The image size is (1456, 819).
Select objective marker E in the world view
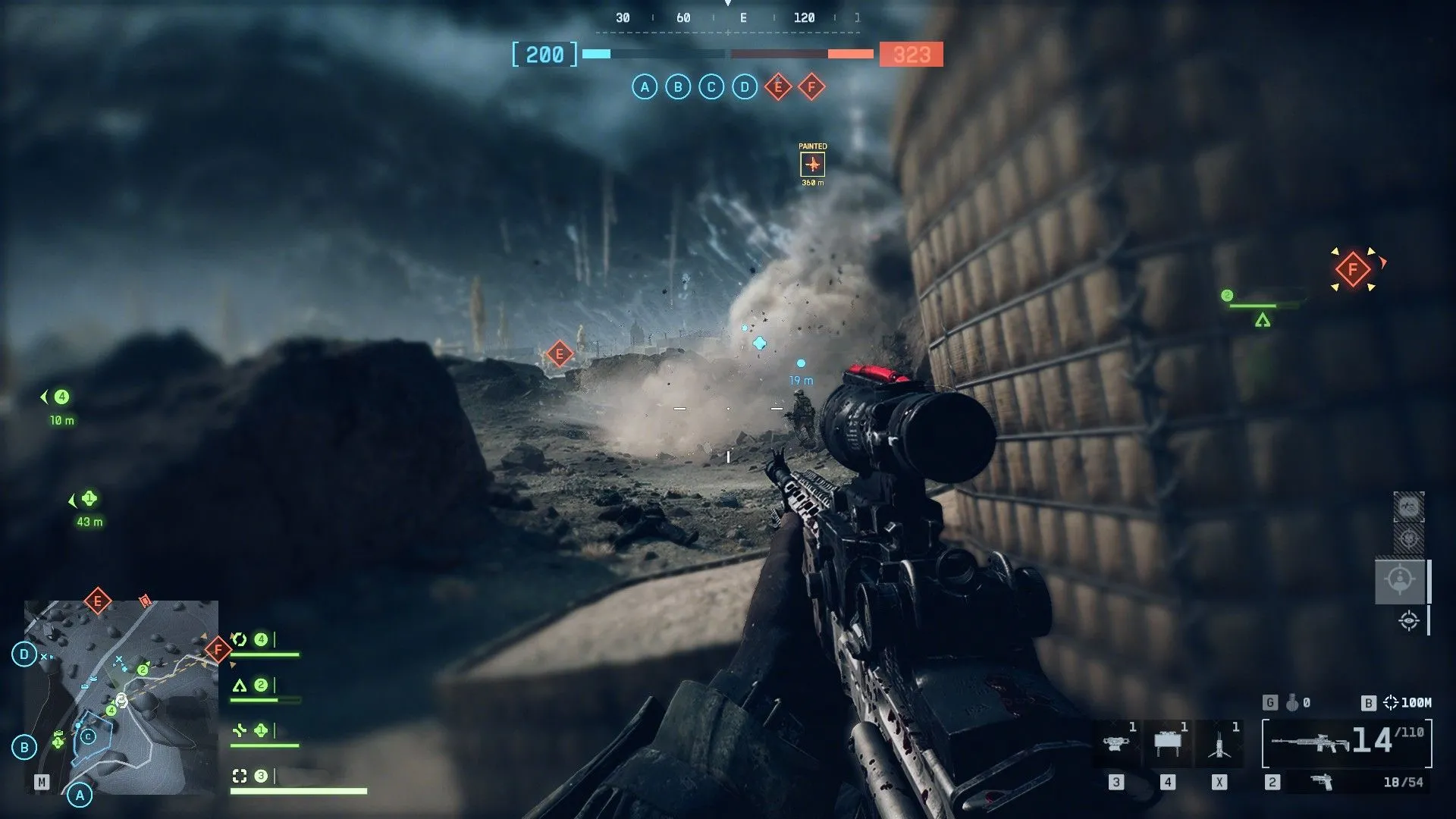(x=559, y=352)
